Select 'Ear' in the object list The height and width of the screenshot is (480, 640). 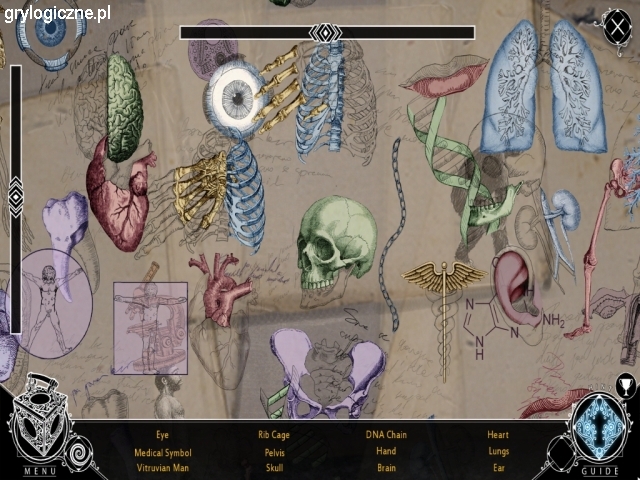tap(498, 468)
